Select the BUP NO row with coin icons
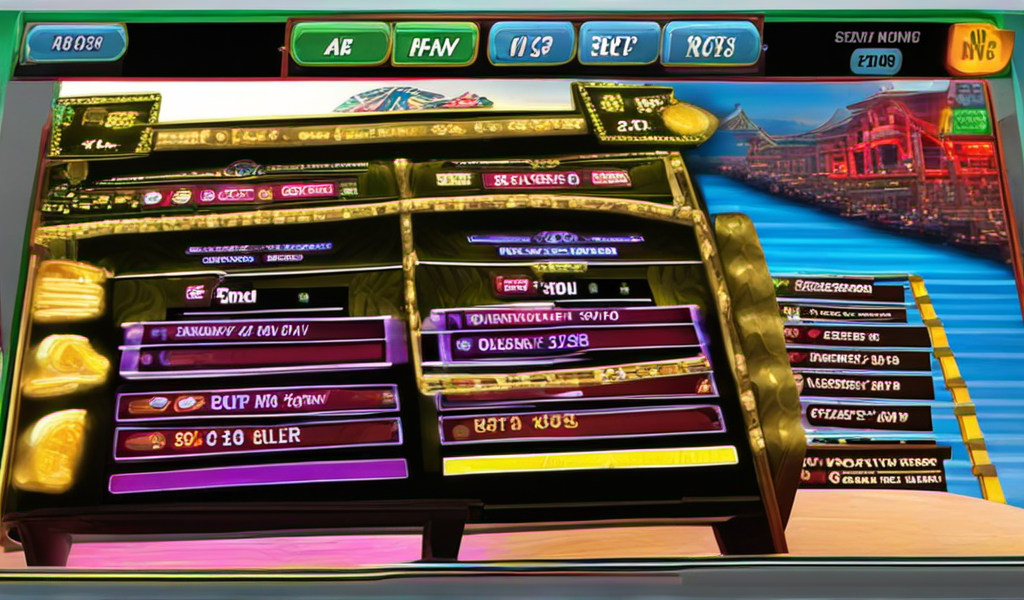The height and width of the screenshot is (600, 1024). click(x=257, y=403)
